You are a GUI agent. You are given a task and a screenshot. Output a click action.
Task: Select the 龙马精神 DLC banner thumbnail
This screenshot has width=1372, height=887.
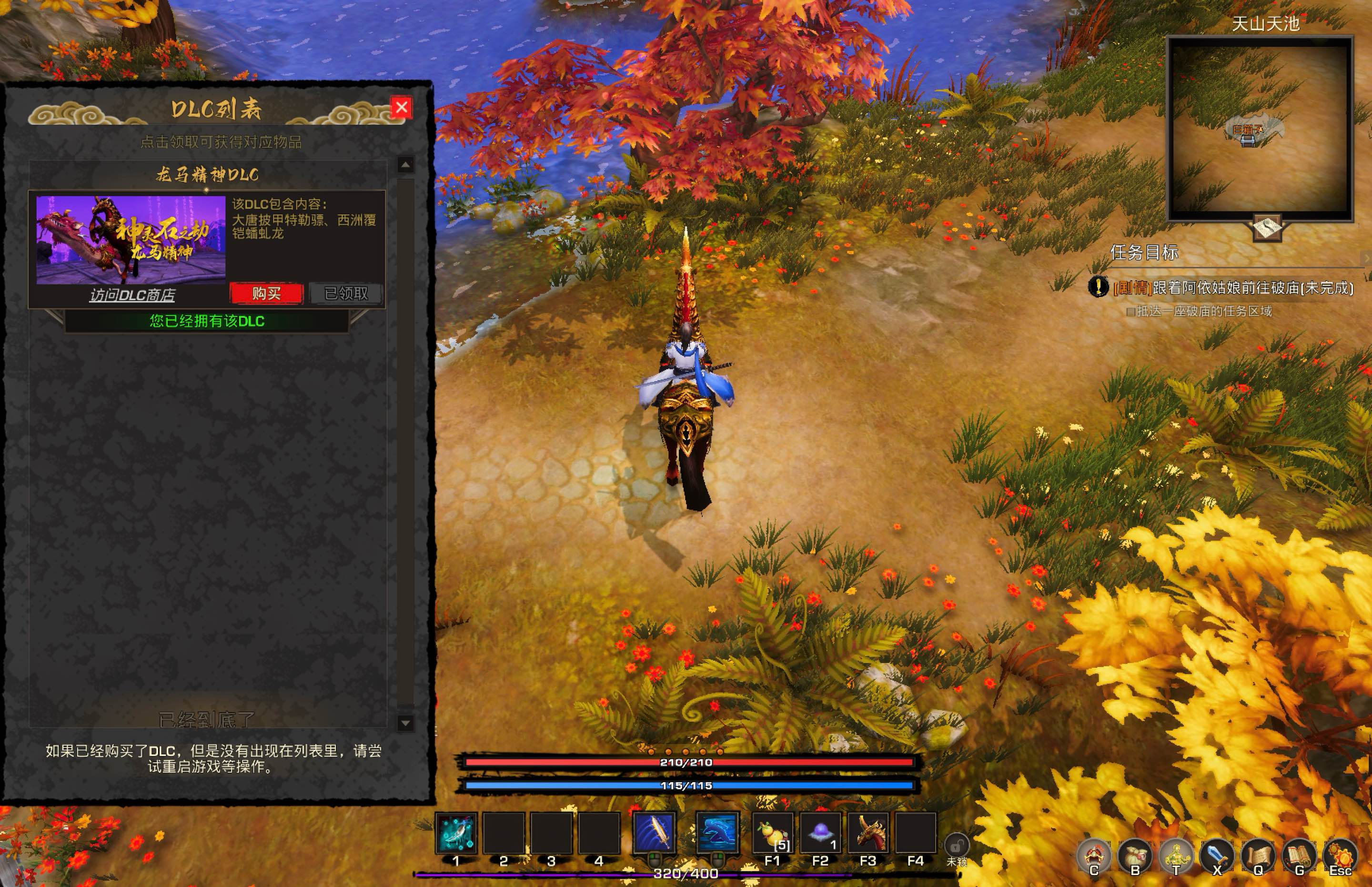click(x=131, y=240)
